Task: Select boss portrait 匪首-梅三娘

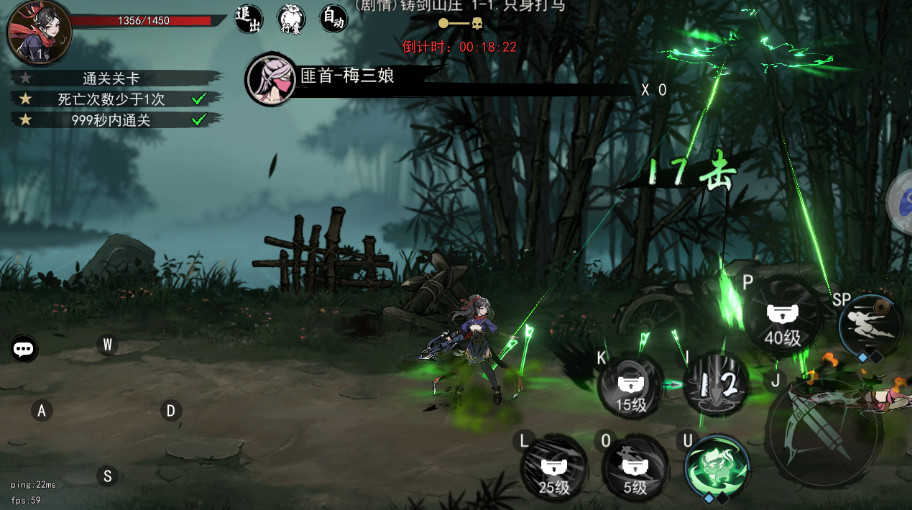Action: 270,76
